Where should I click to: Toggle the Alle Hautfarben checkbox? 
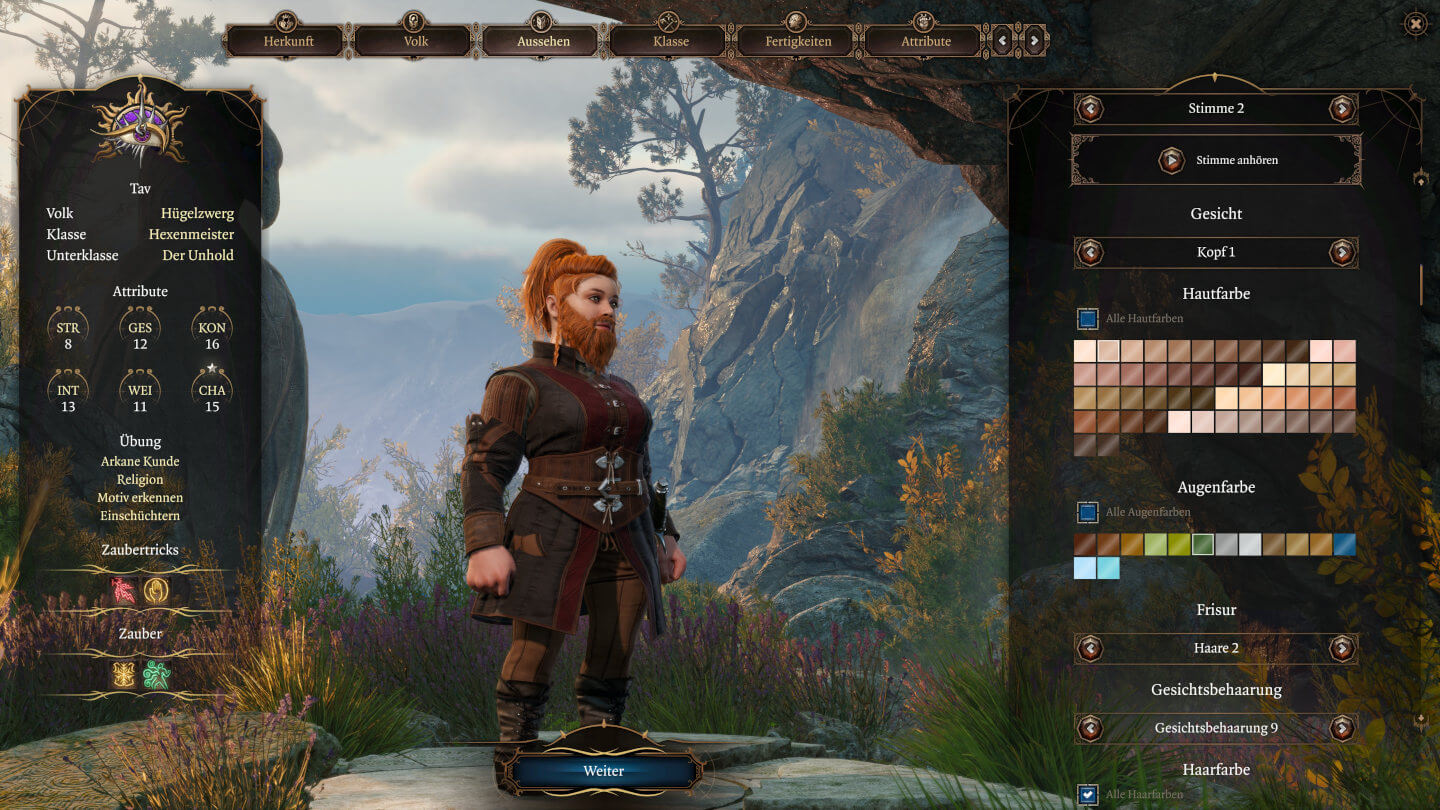[1088, 319]
